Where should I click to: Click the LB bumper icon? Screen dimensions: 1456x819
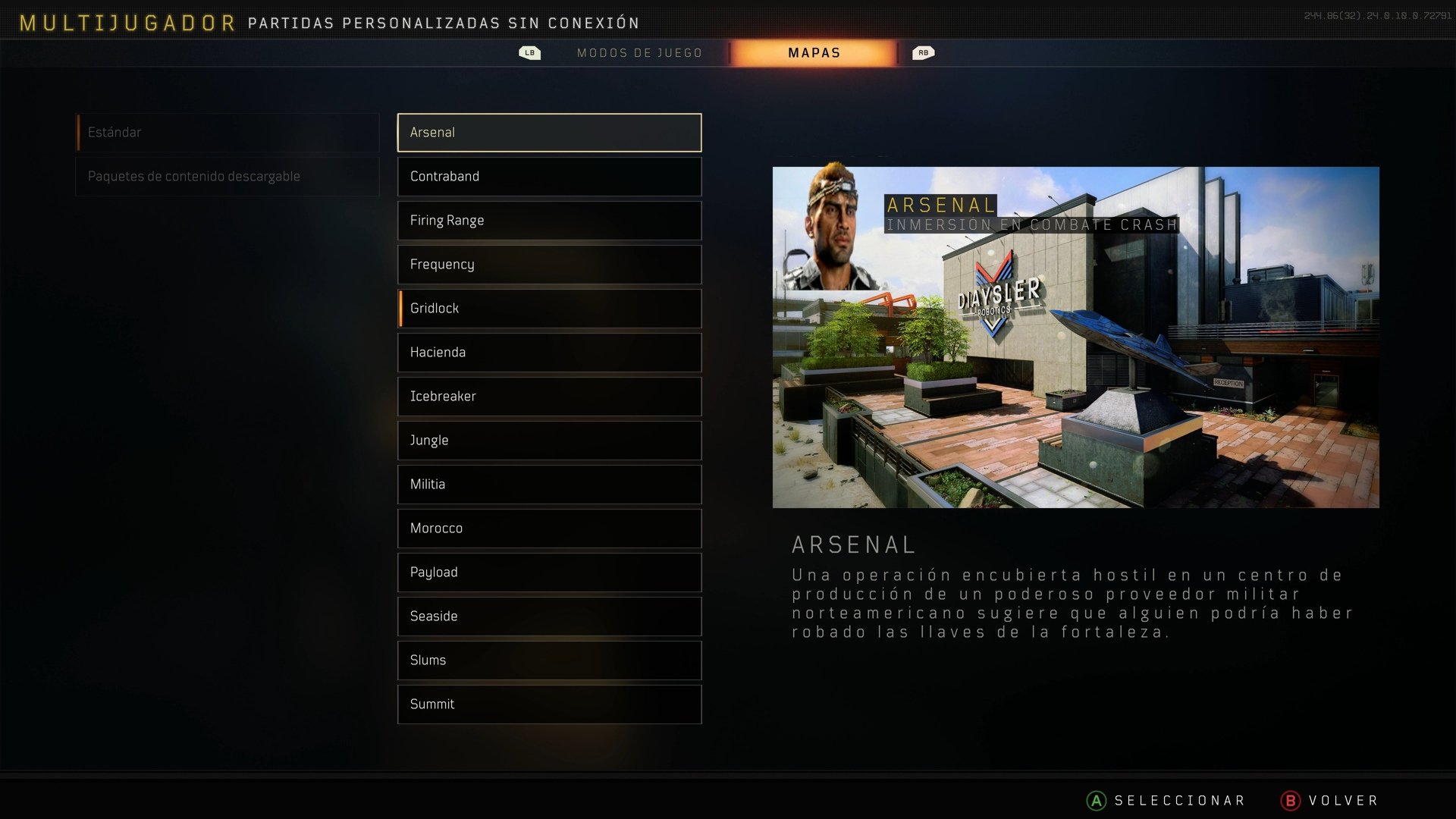[x=529, y=52]
